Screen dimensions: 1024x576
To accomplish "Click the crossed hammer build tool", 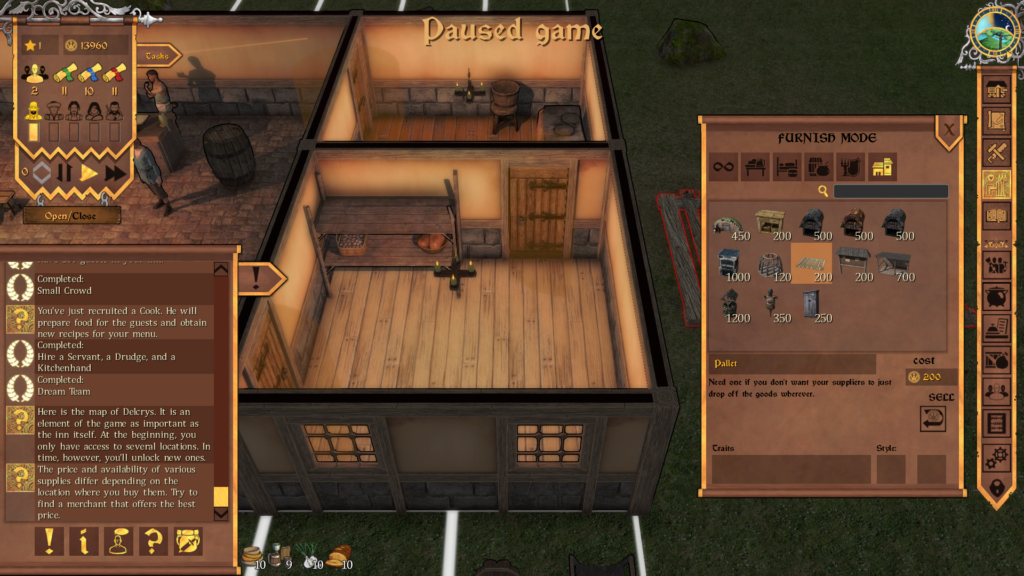I will click(x=996, y=152).
